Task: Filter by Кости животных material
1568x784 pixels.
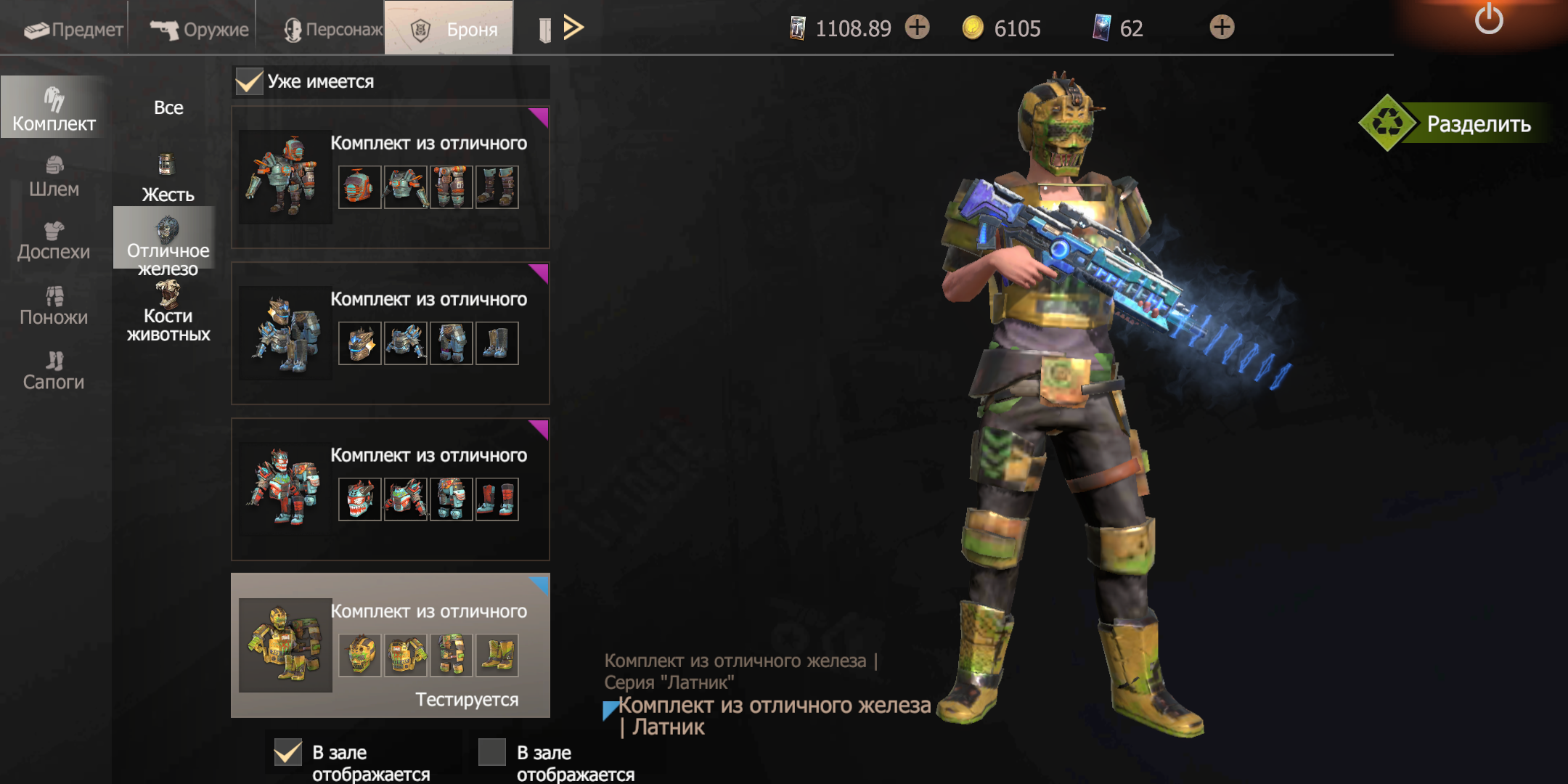Action: pos(168,312)
